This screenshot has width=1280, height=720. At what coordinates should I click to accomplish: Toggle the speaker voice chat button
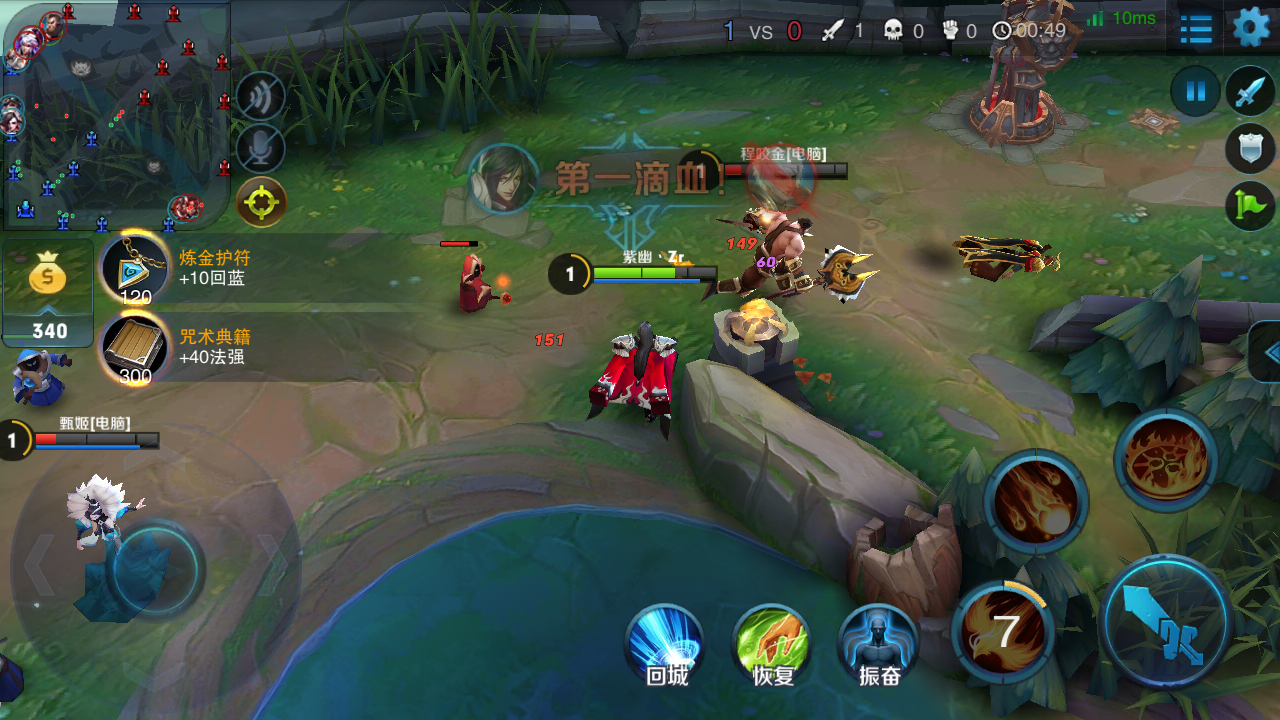[261, 97]
